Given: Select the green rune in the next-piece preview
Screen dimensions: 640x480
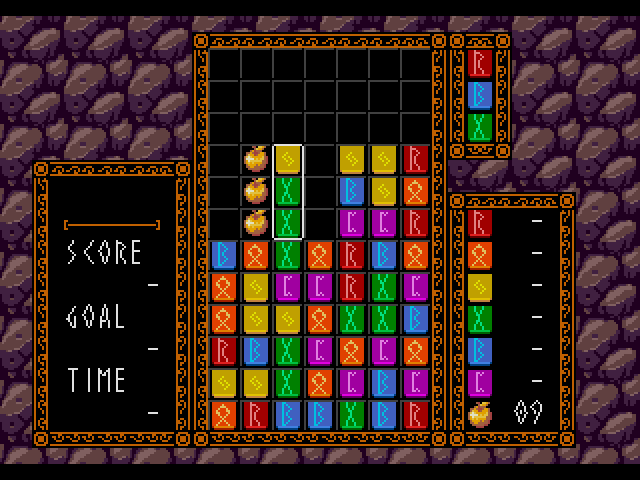Looking at the screenshot, I should [479, 127].
